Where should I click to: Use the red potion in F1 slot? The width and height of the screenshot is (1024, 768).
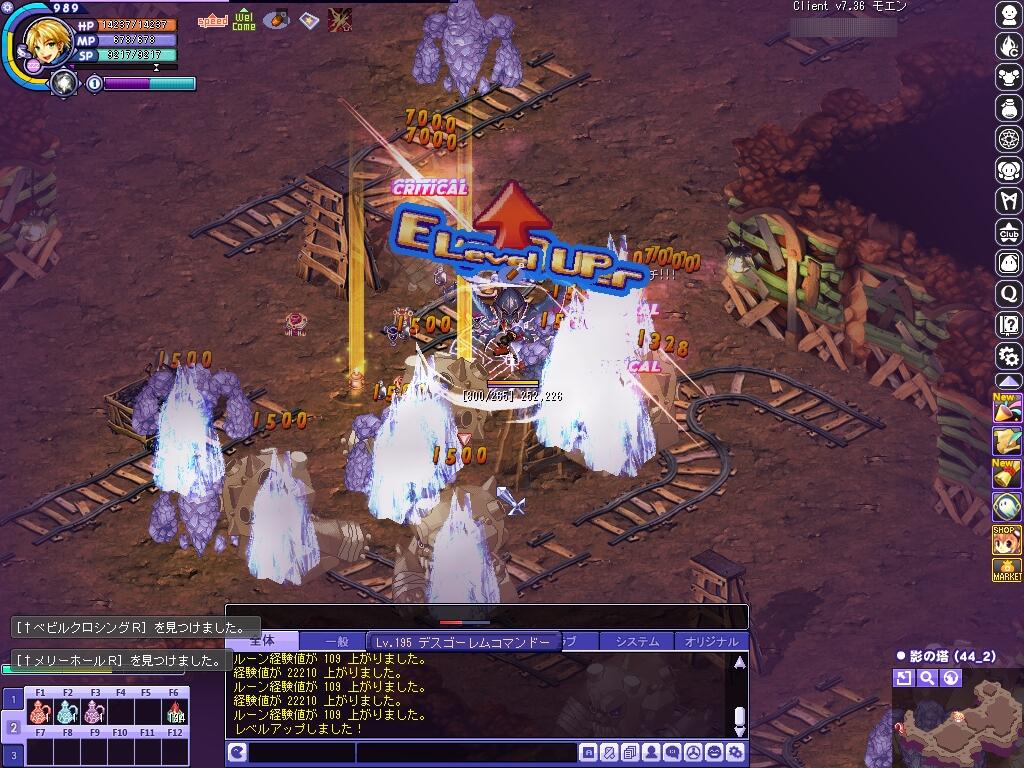(41, 712)
